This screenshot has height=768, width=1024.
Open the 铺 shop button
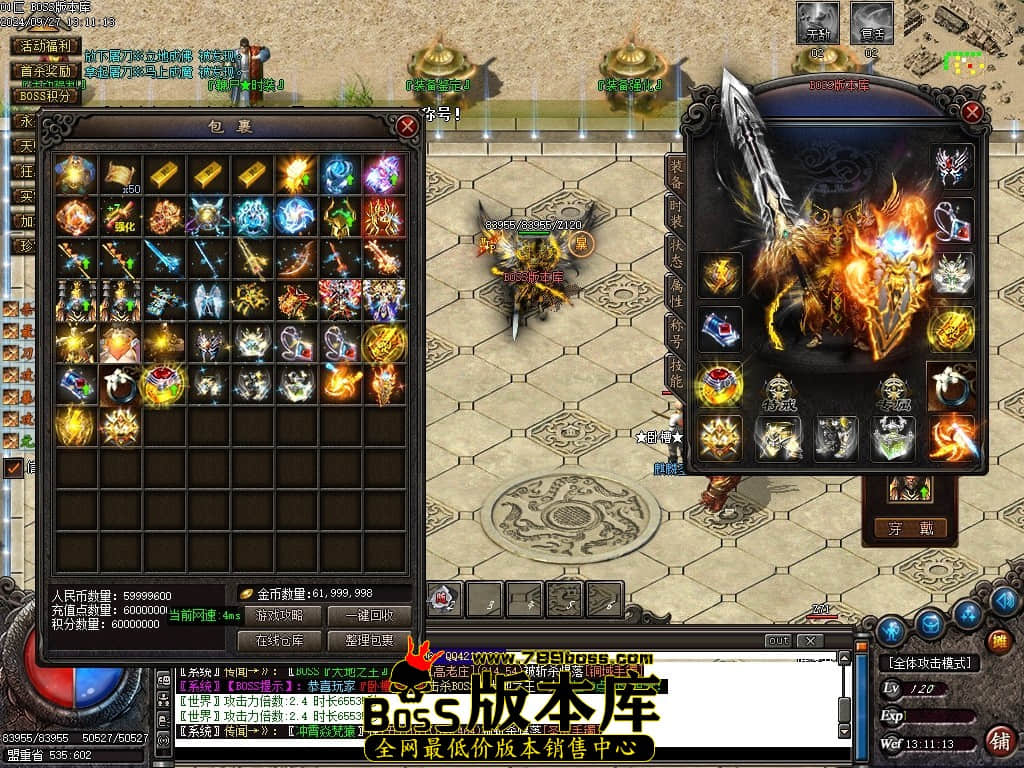click(x=1000, y=740)
